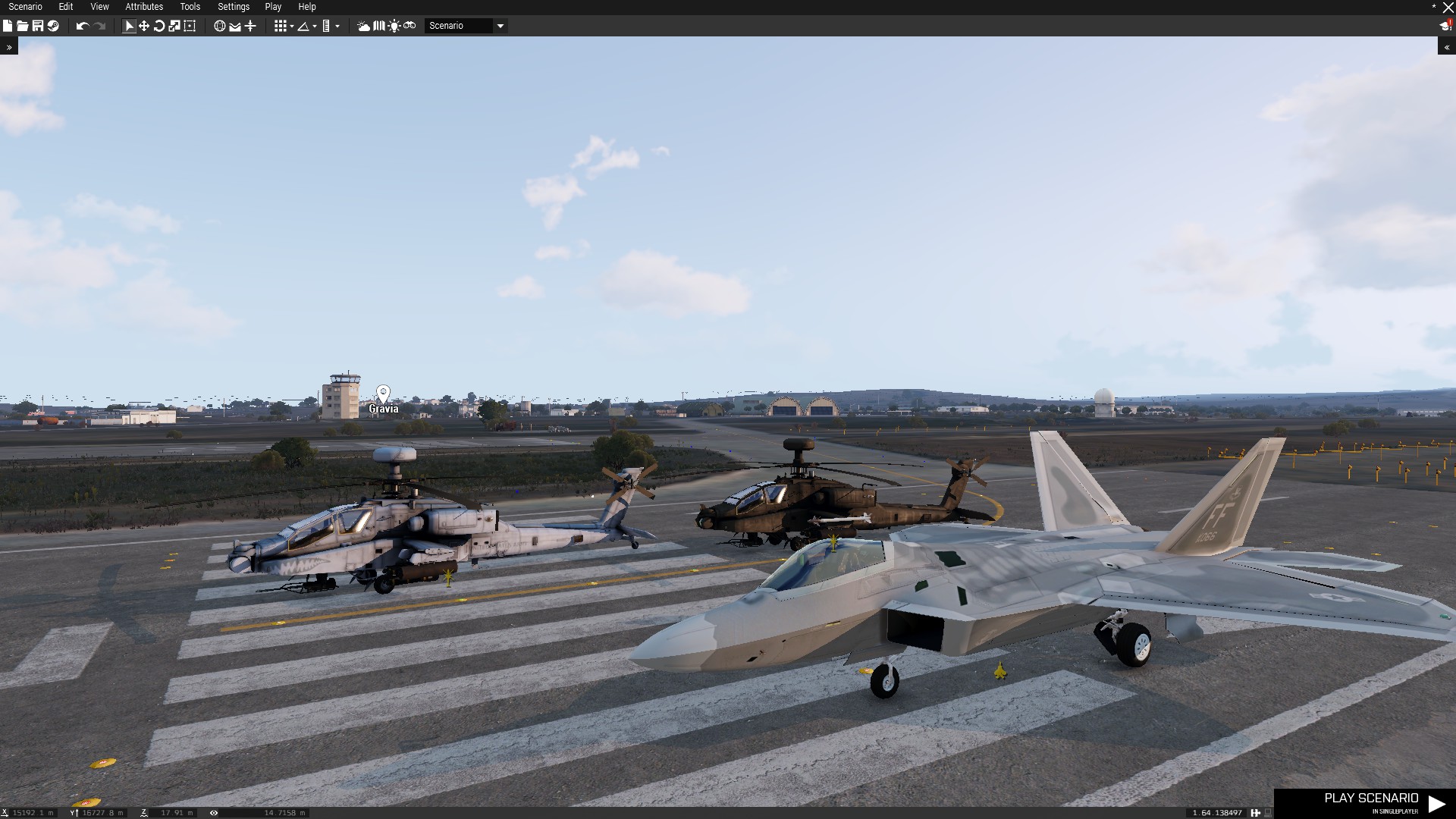This screenshot has width=1456, height=819.
Task: Publish to Steam Workshop via the Steam icon
Action: coord(53,26)
